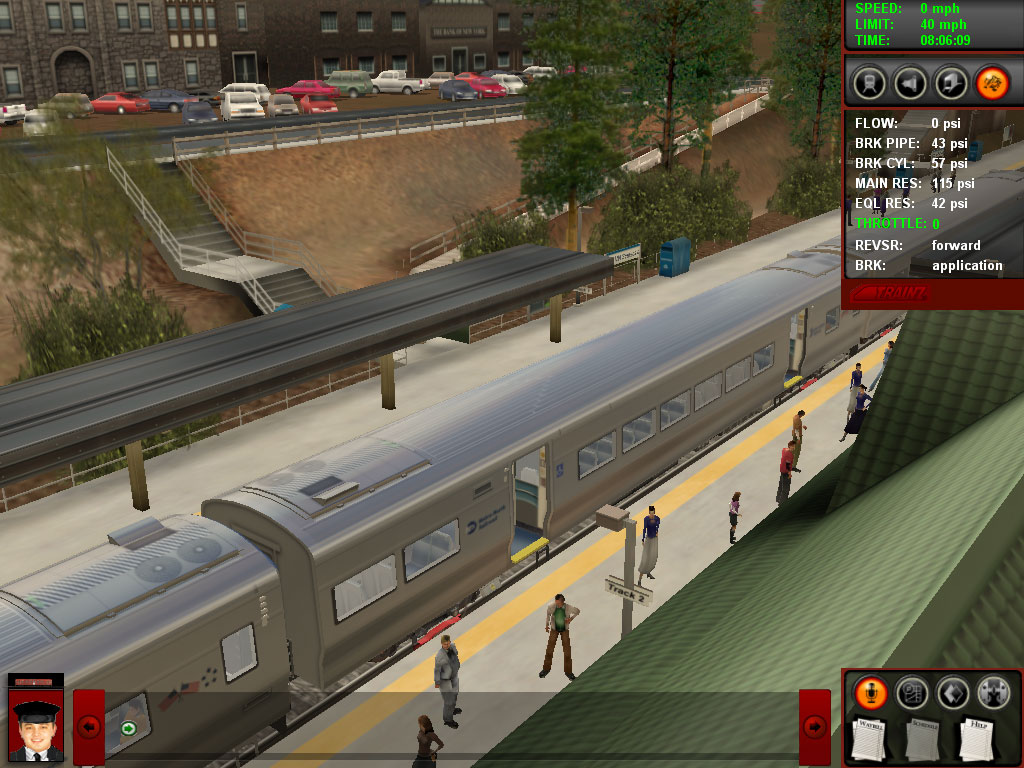Viewport: 1024px width, 768px height.
Task: Click the red right arrow button
Action: point(815,727)
